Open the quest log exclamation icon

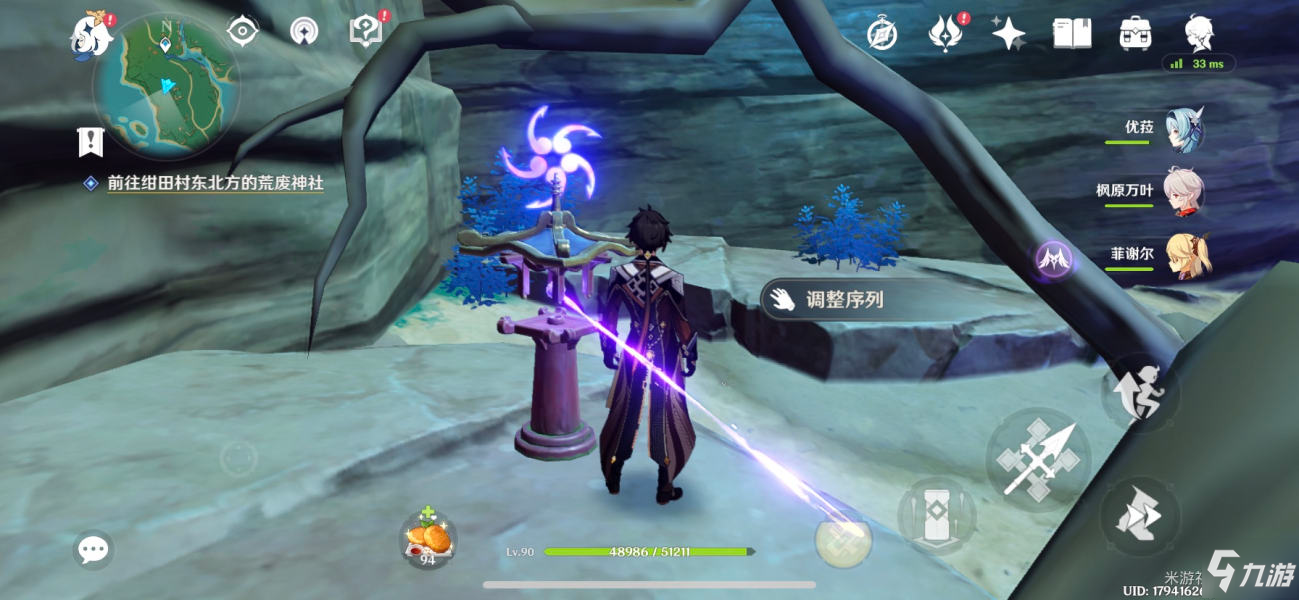(x=91, y=142)
